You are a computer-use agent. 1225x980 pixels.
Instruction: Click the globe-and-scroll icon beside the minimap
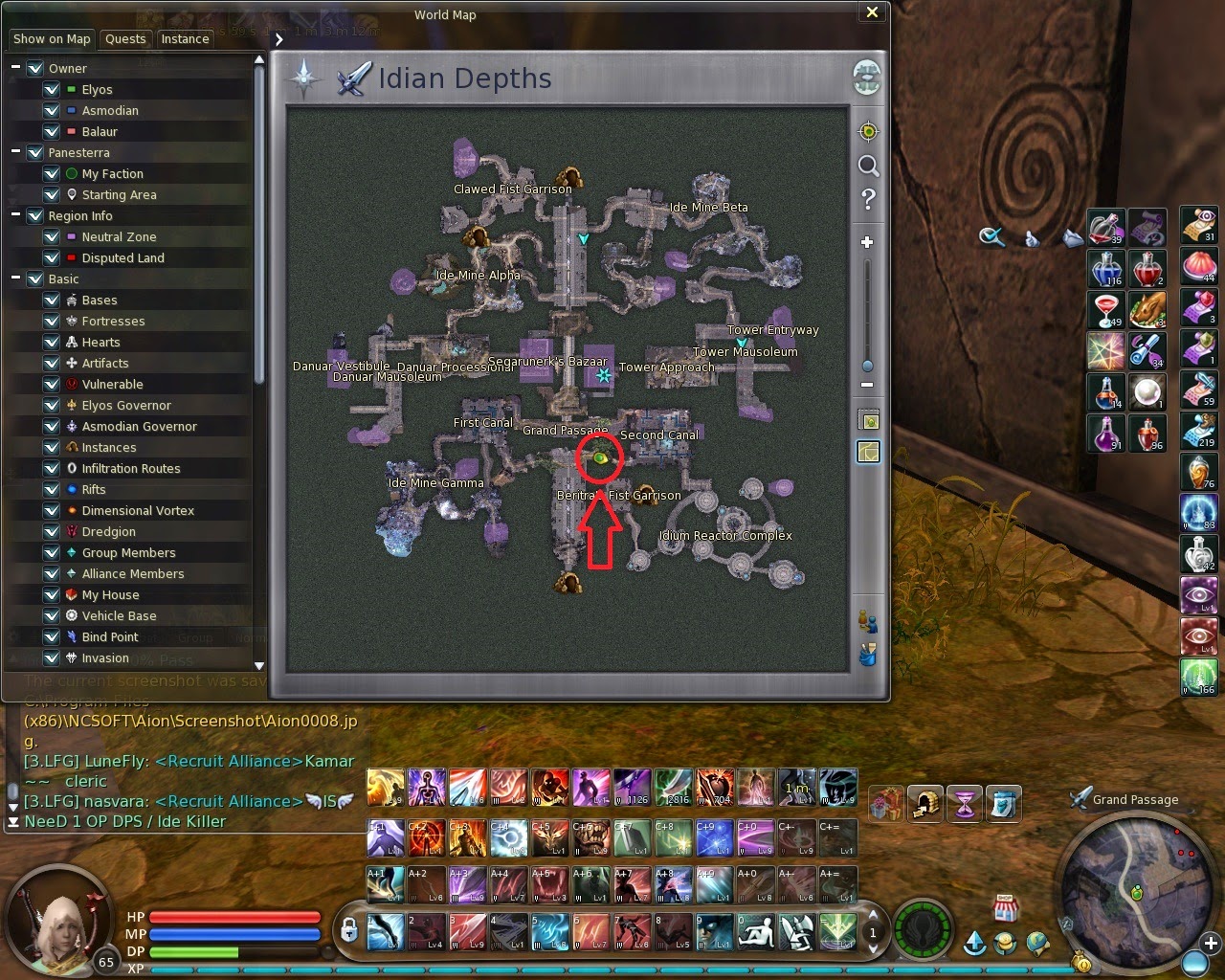1039,943
